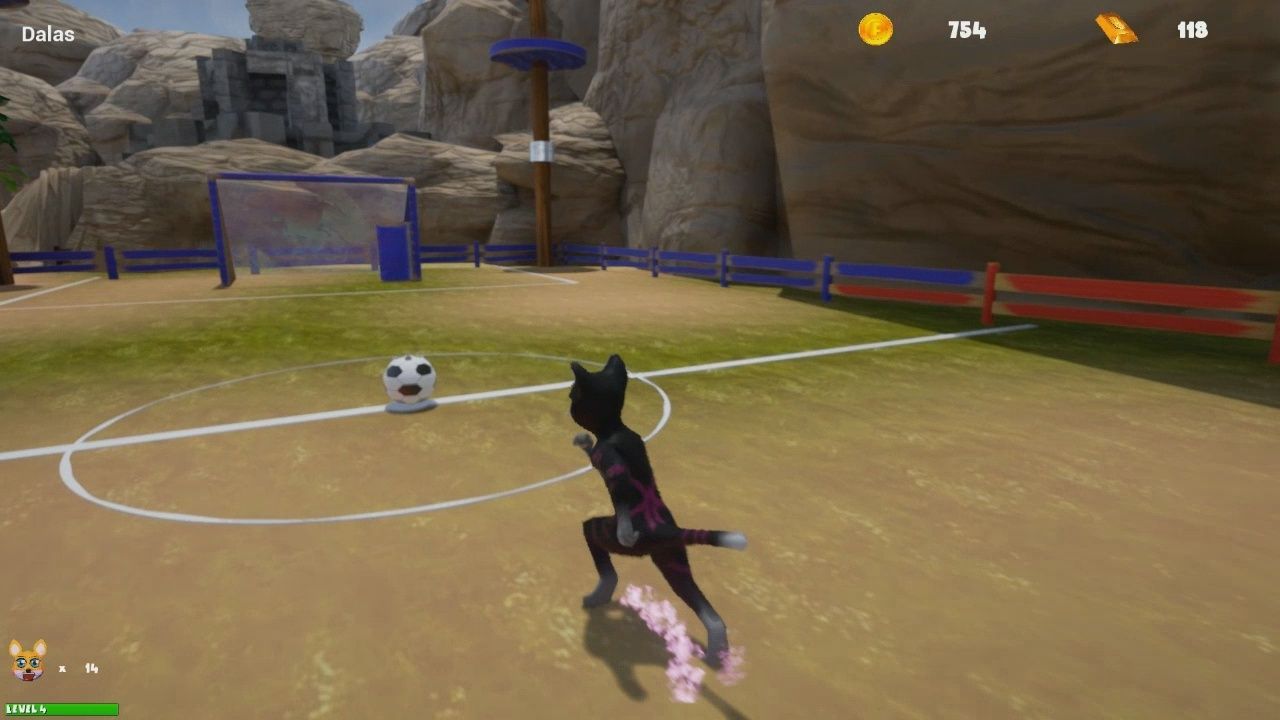Click the gold coin currency icon
1280x720 pixels.
pos(874,30)
